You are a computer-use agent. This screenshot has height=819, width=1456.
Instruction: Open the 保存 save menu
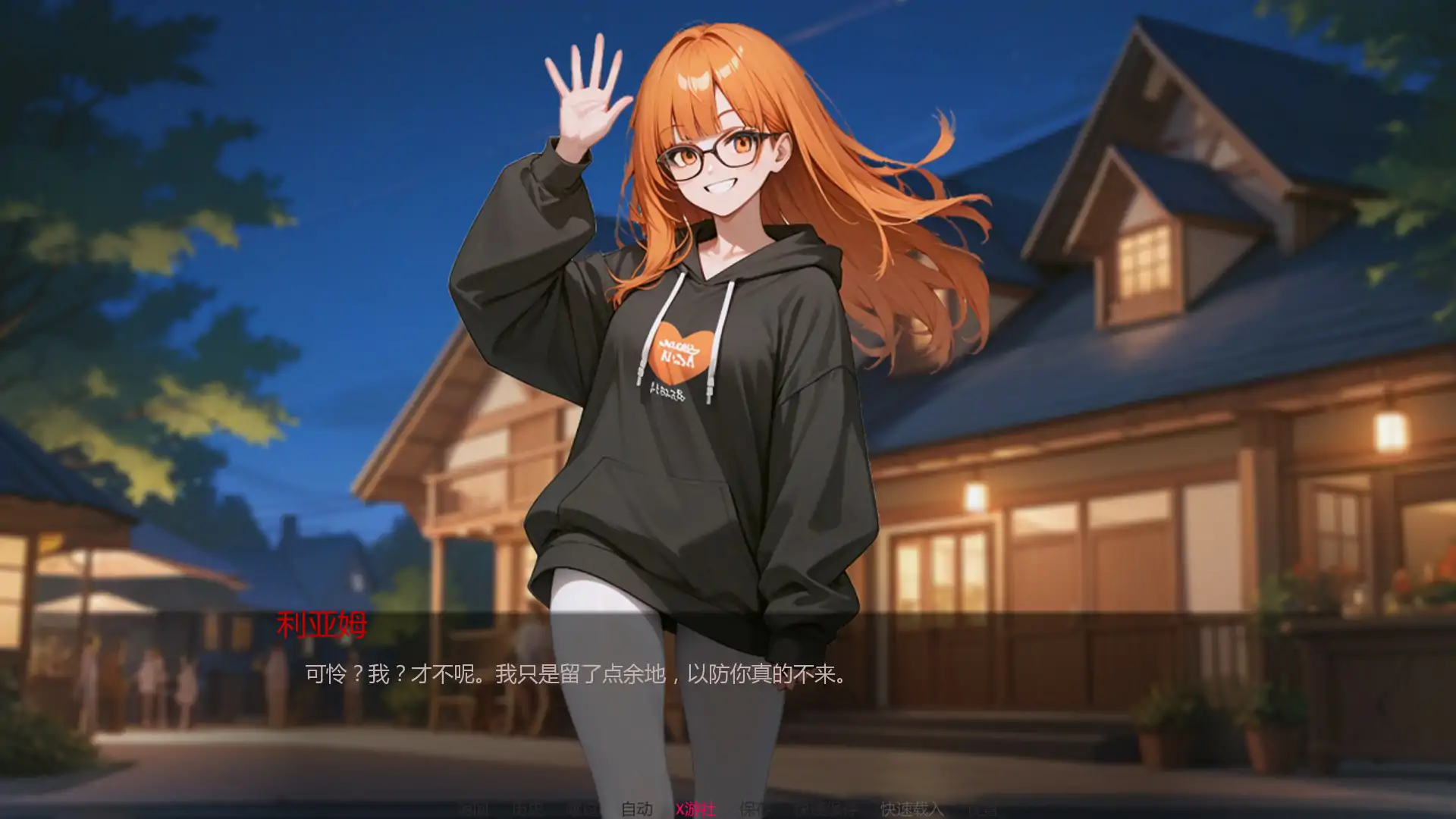coord(755,809)
